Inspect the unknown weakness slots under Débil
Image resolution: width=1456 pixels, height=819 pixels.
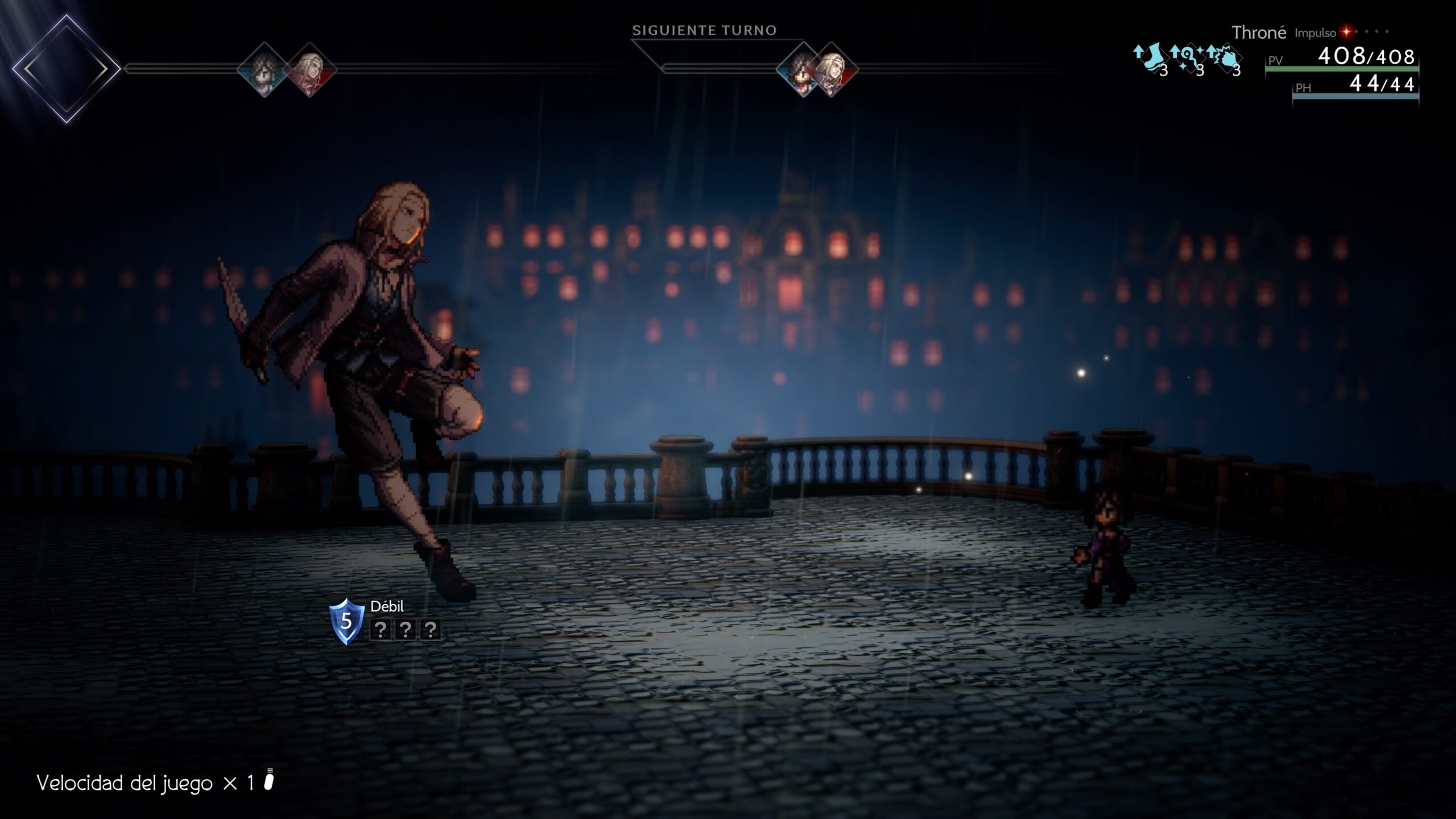[405, 630]
